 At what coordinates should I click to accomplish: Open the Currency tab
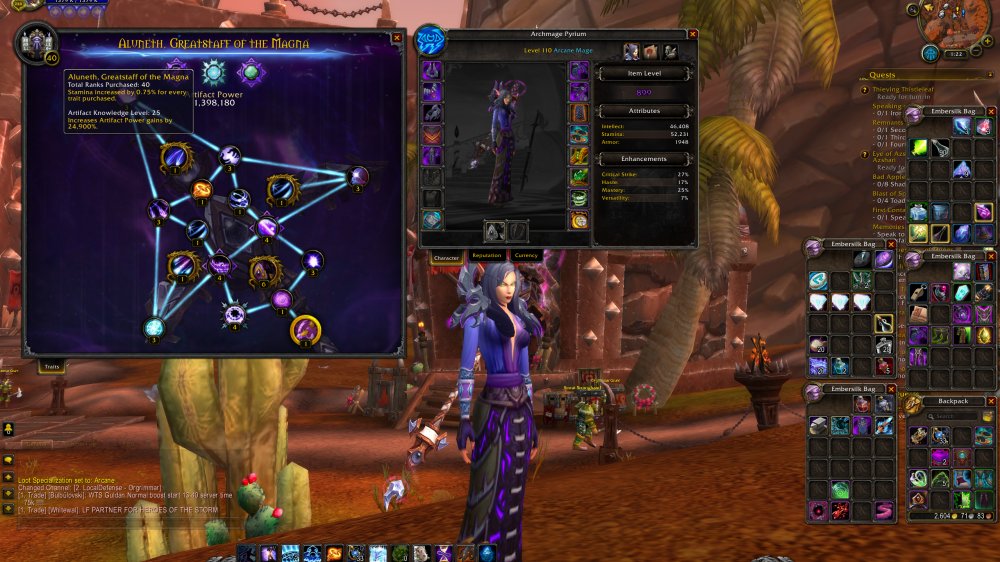[526, 256]
